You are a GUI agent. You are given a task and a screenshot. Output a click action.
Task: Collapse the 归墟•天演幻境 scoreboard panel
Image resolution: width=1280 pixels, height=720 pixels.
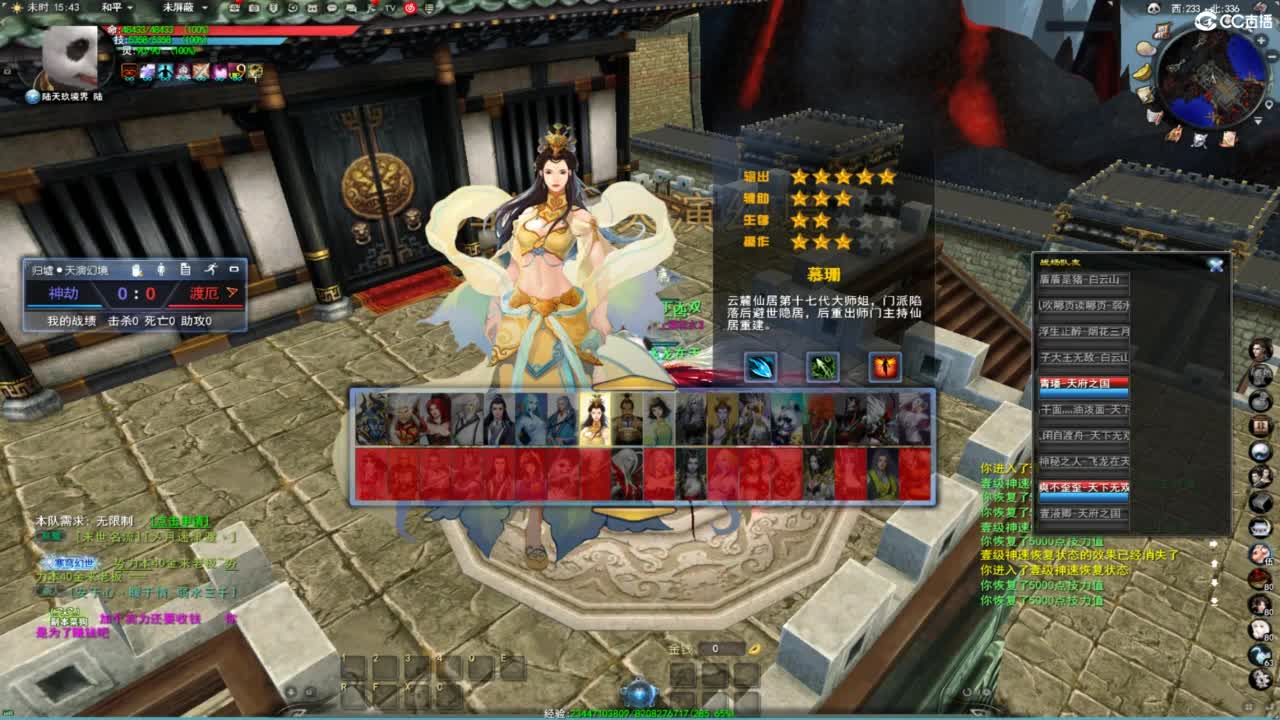234,270
